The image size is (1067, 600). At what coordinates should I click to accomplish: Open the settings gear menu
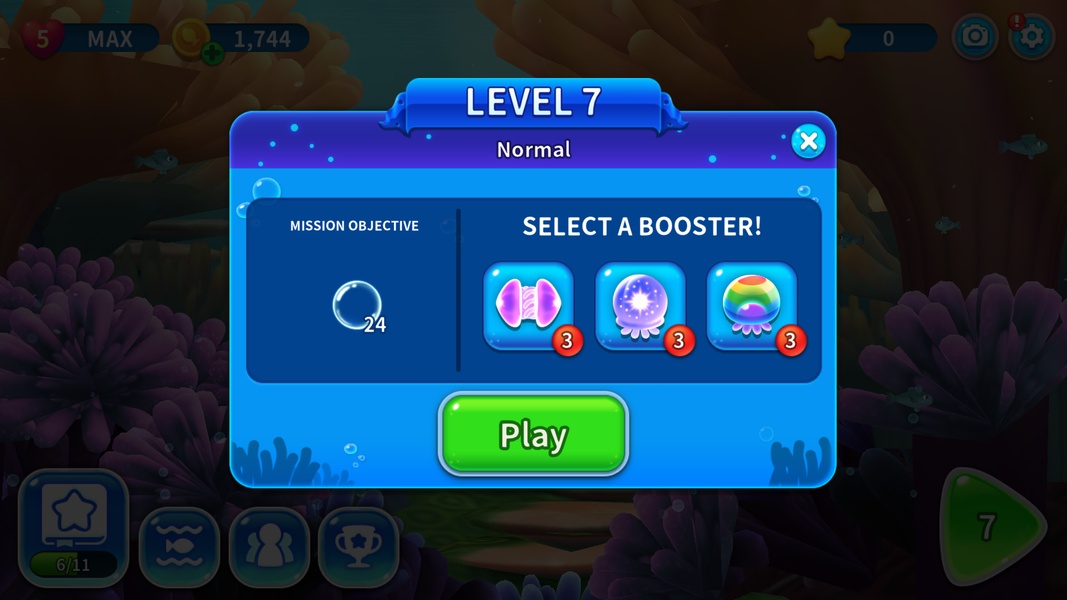point(1031,38)
